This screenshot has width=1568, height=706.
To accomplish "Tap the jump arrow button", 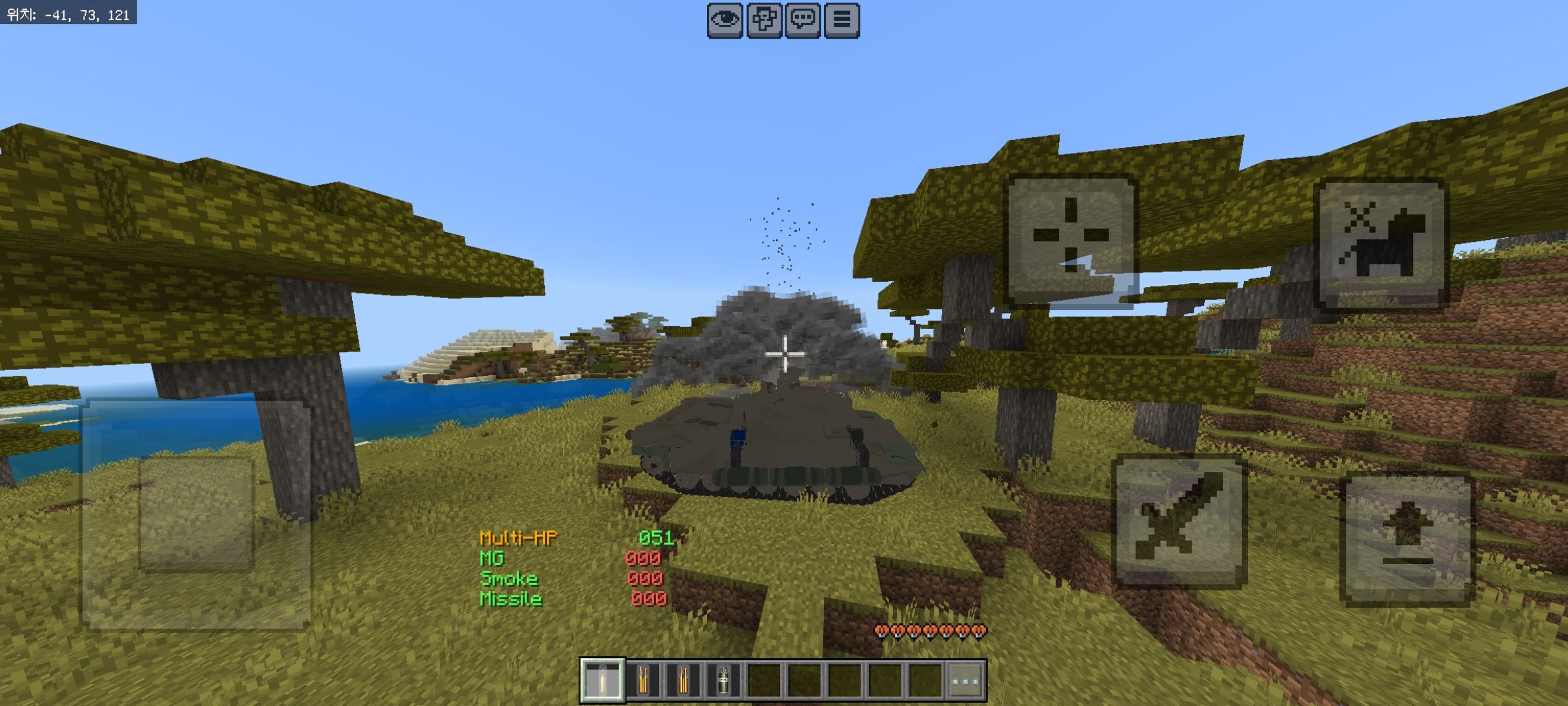I will (1407, 539).
